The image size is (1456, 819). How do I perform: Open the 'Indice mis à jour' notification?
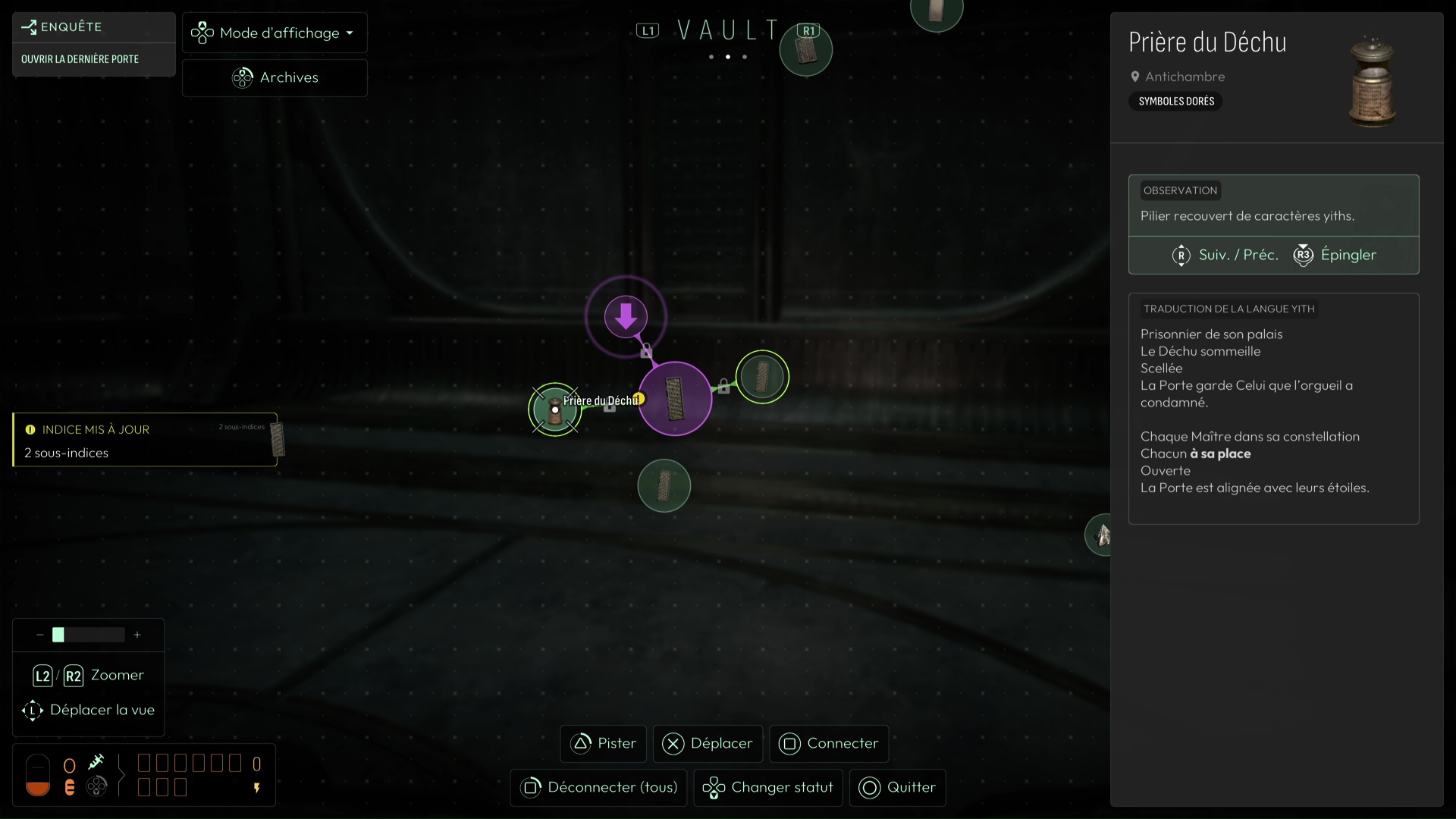[x=145, y=440]
